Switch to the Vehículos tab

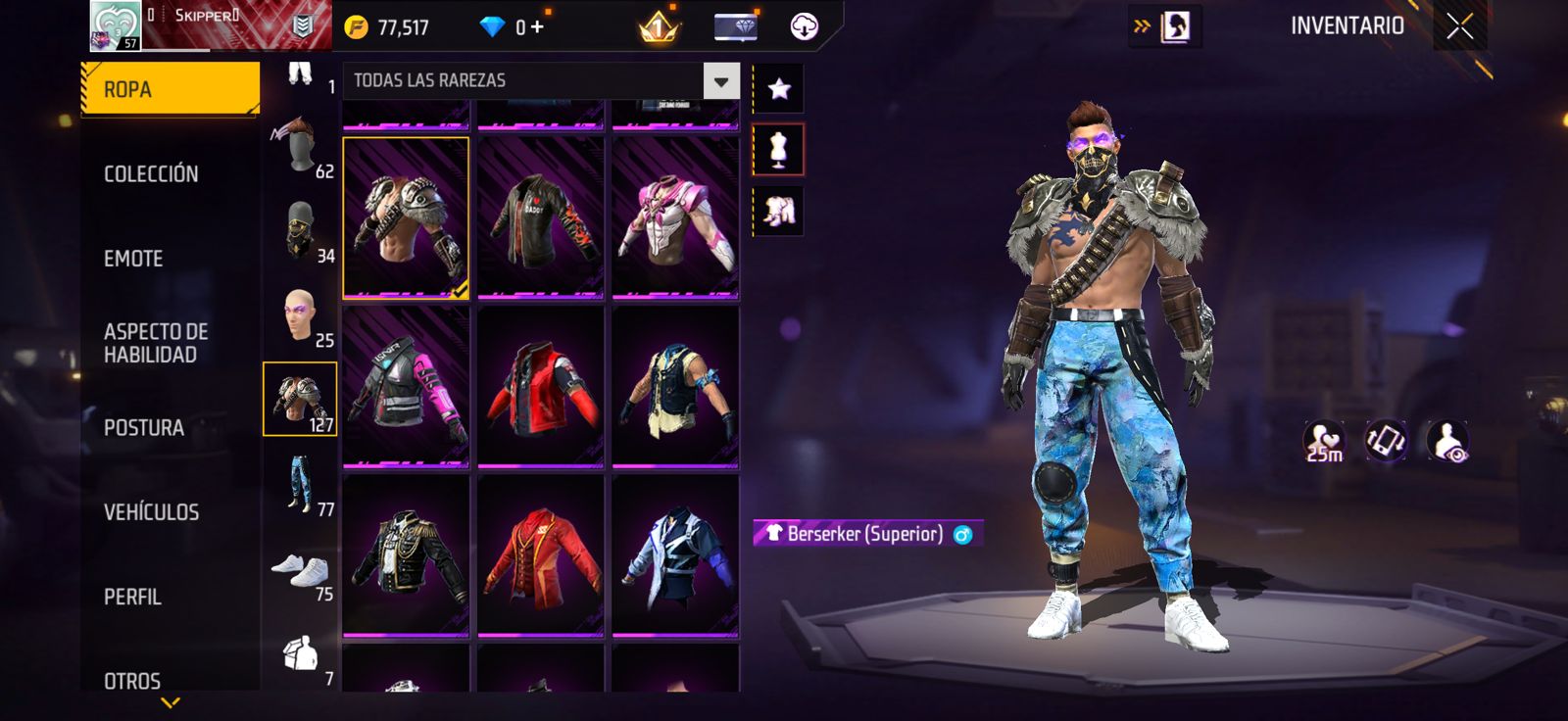click(151, 512)
